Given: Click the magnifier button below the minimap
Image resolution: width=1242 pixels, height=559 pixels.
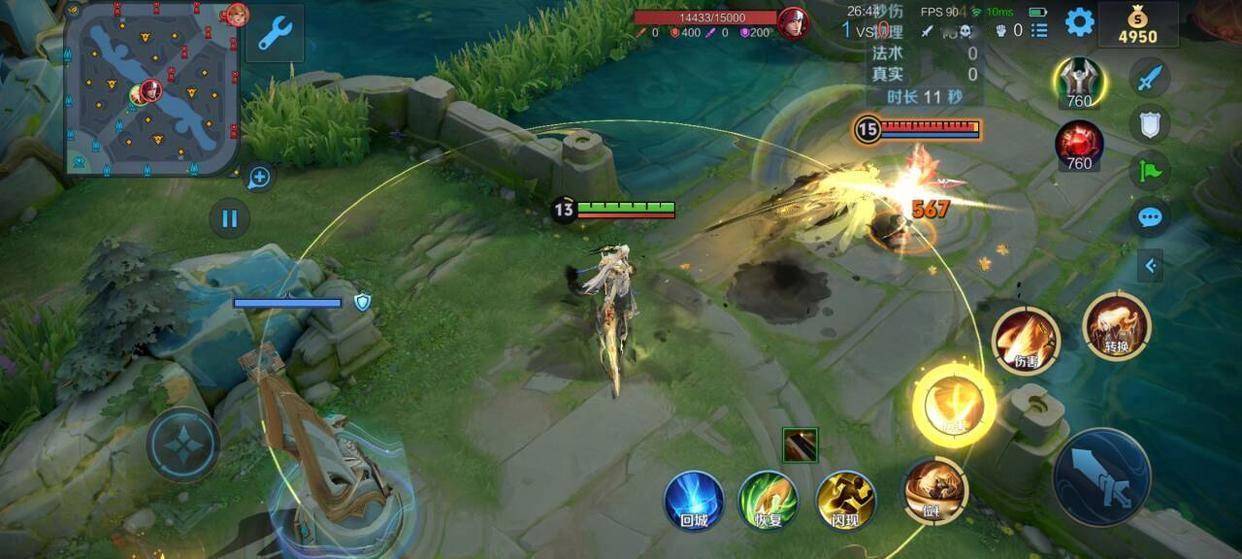Looking at the screenshot, I should 259,178.
